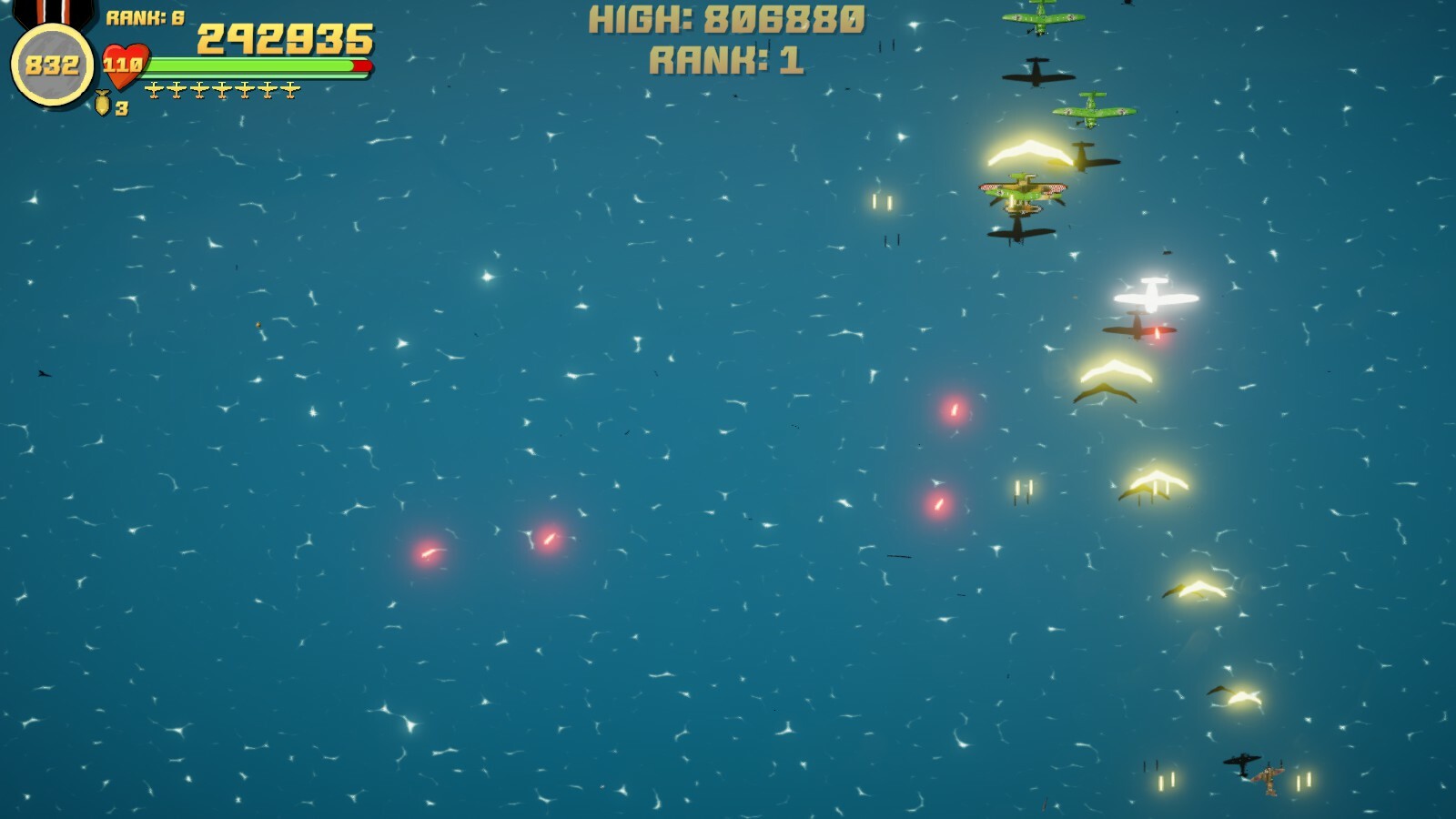Click the first plane life icon

154,88
